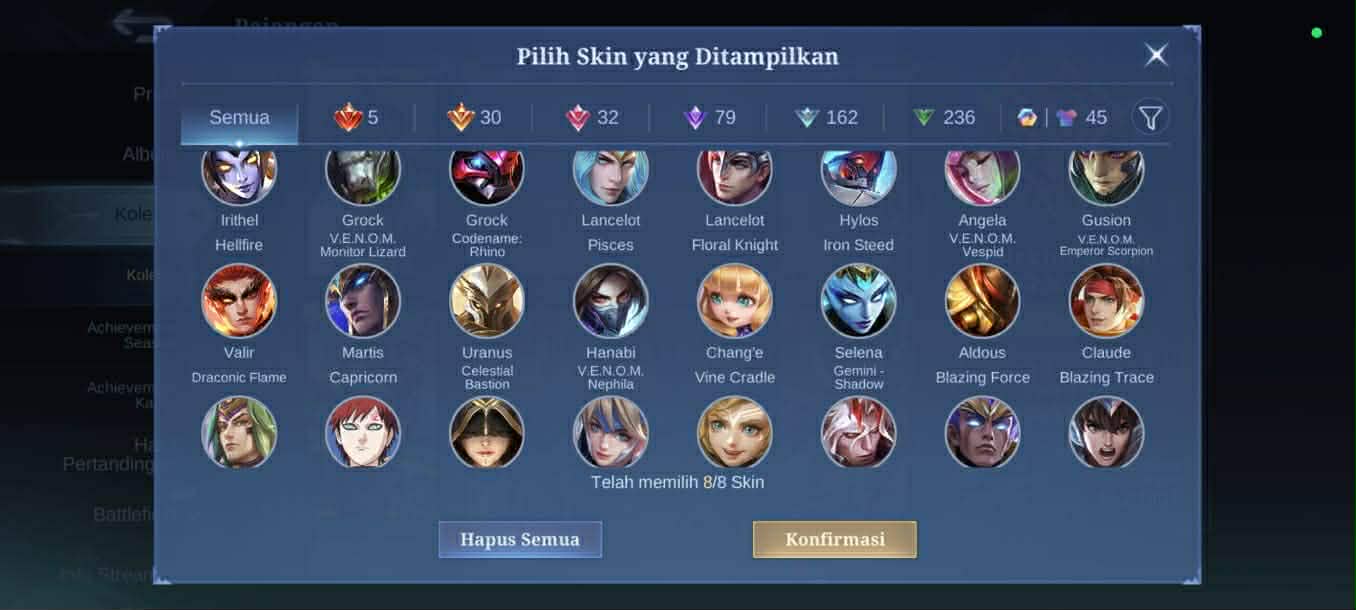Open the skin filter funnel
The height and width of the screenshot is (610, 1356).
click(1150, 118)
